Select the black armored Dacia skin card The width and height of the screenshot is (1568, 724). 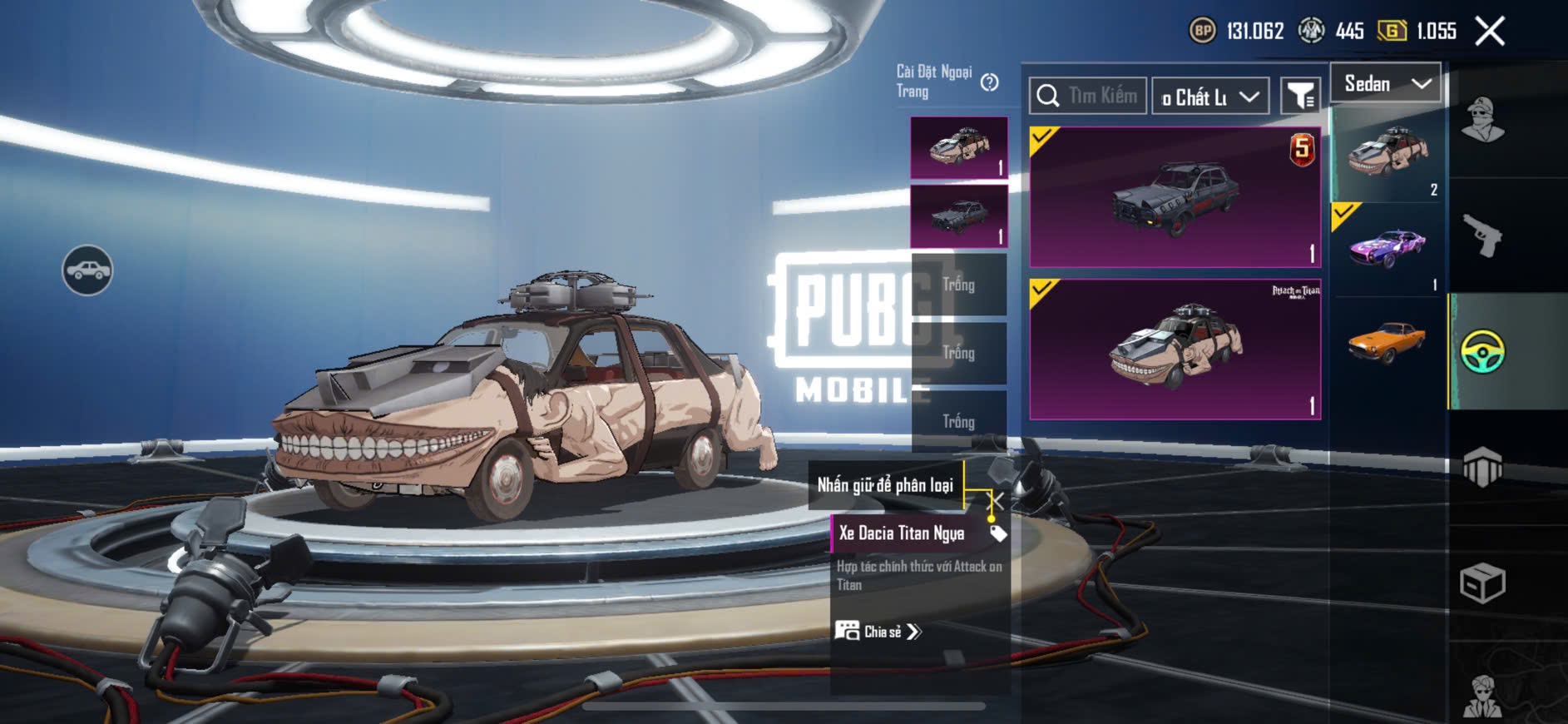pos(1175,197)
